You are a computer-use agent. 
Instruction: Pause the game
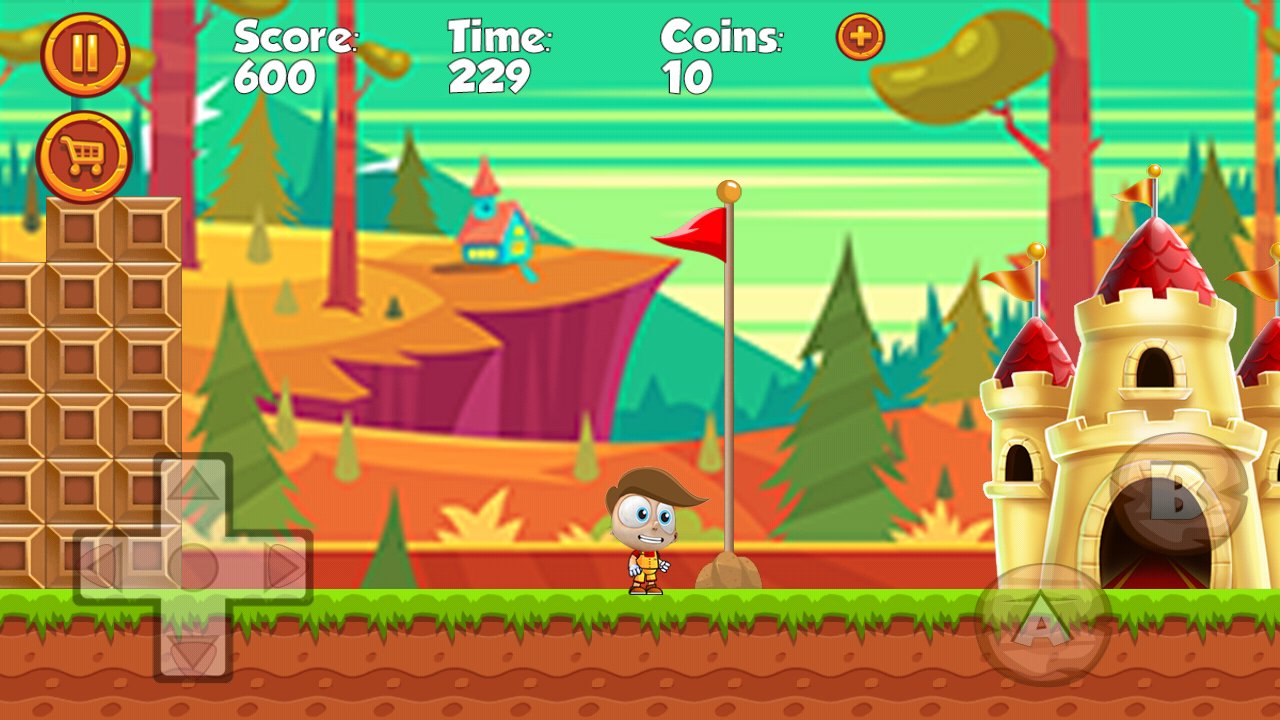click(x=86, y=52)
